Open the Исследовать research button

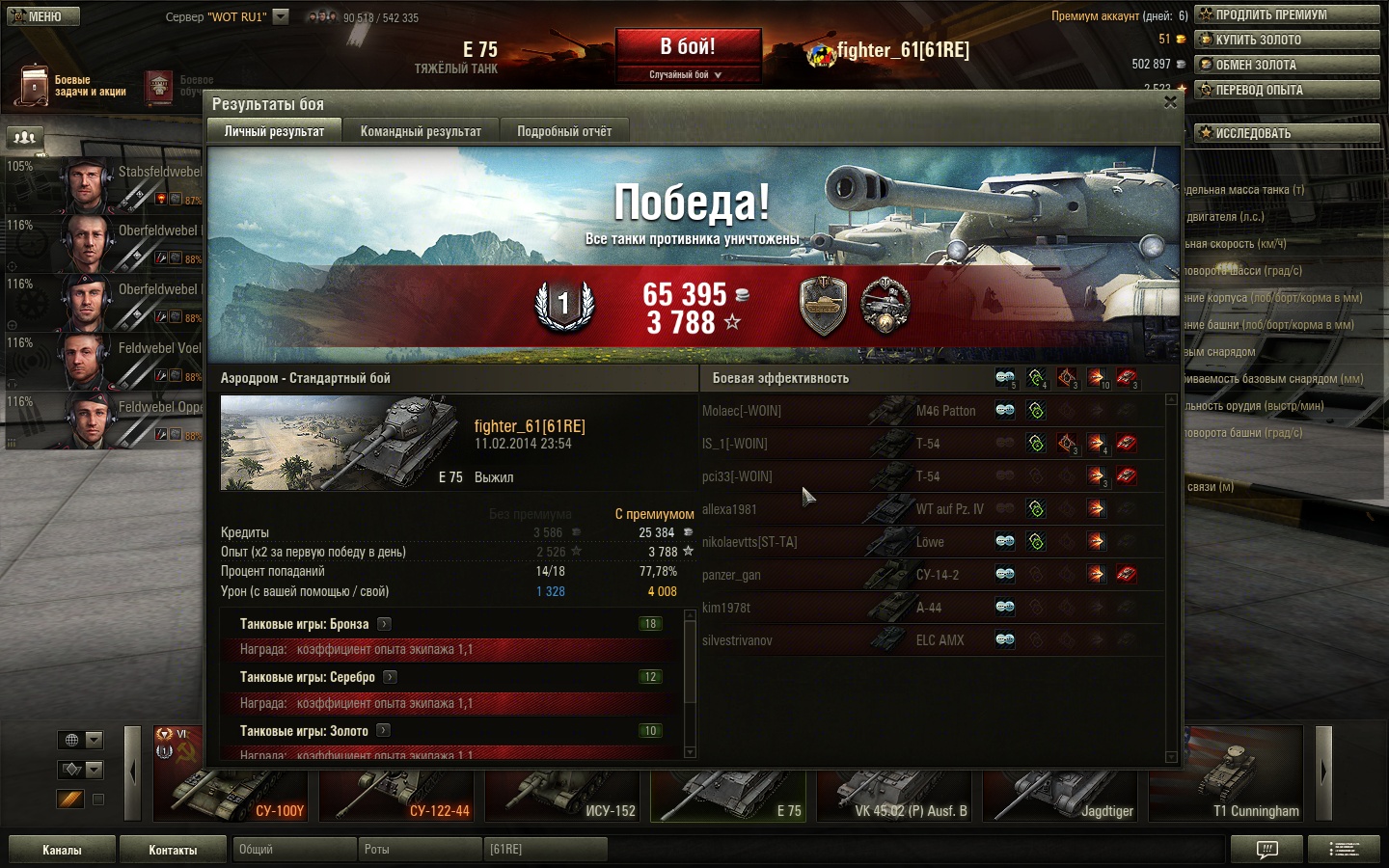(x=1287, y=133)
